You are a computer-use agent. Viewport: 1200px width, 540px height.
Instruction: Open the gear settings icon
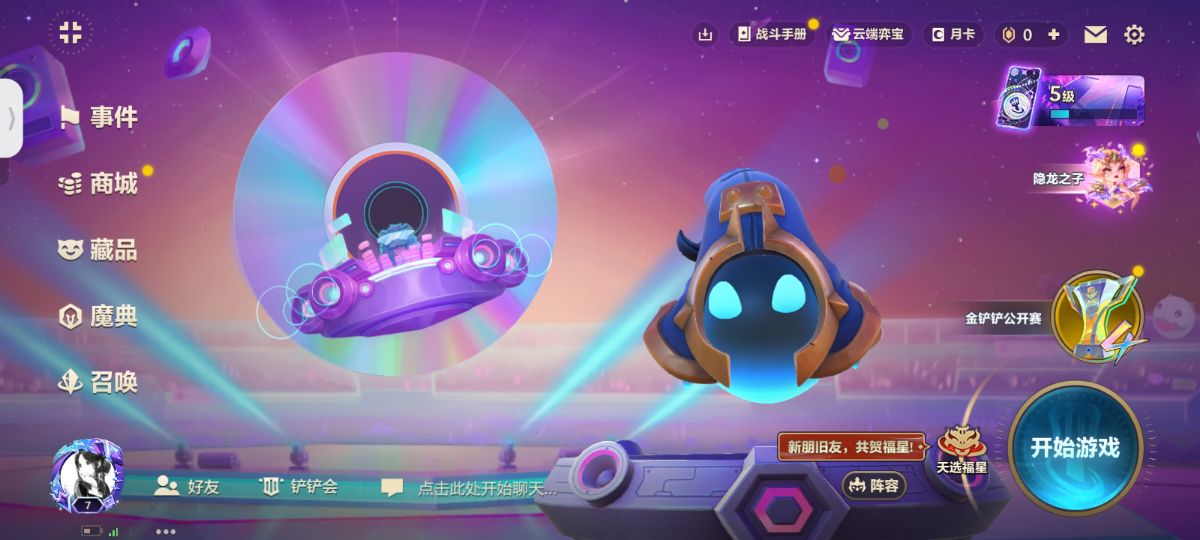[x=1134, y=35]
